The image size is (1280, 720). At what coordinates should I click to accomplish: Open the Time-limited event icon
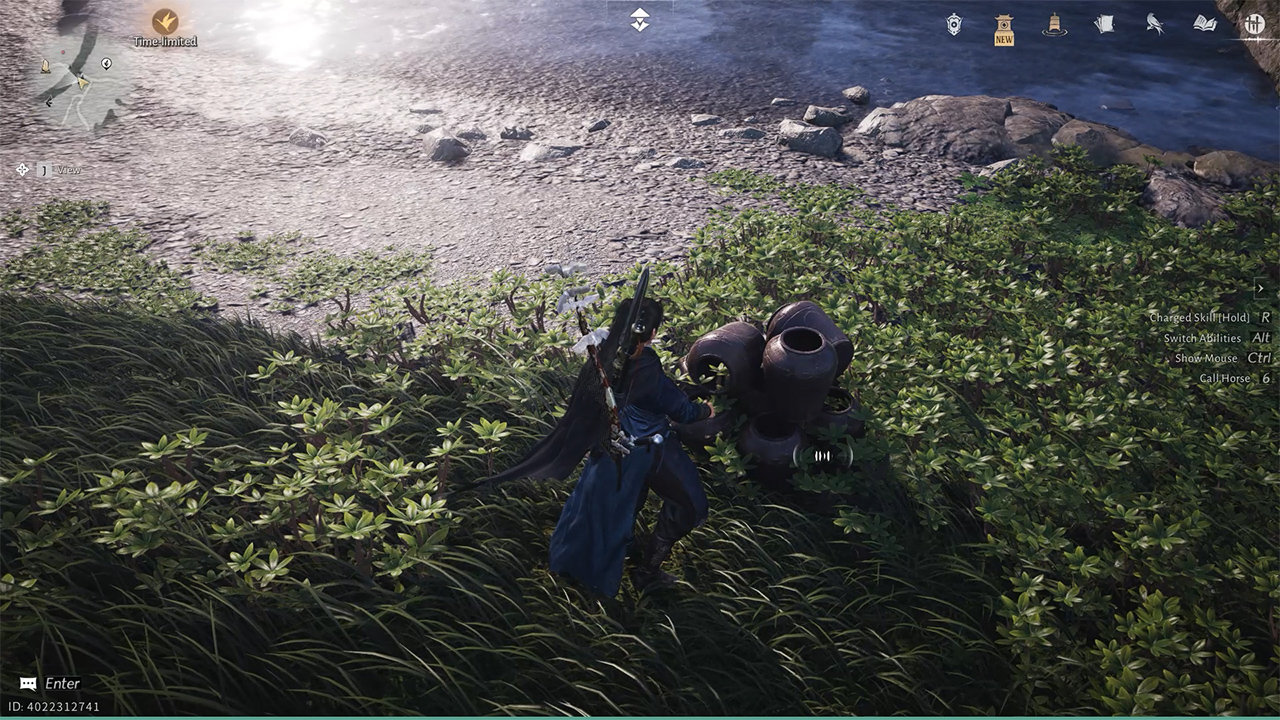coord(165,22)
